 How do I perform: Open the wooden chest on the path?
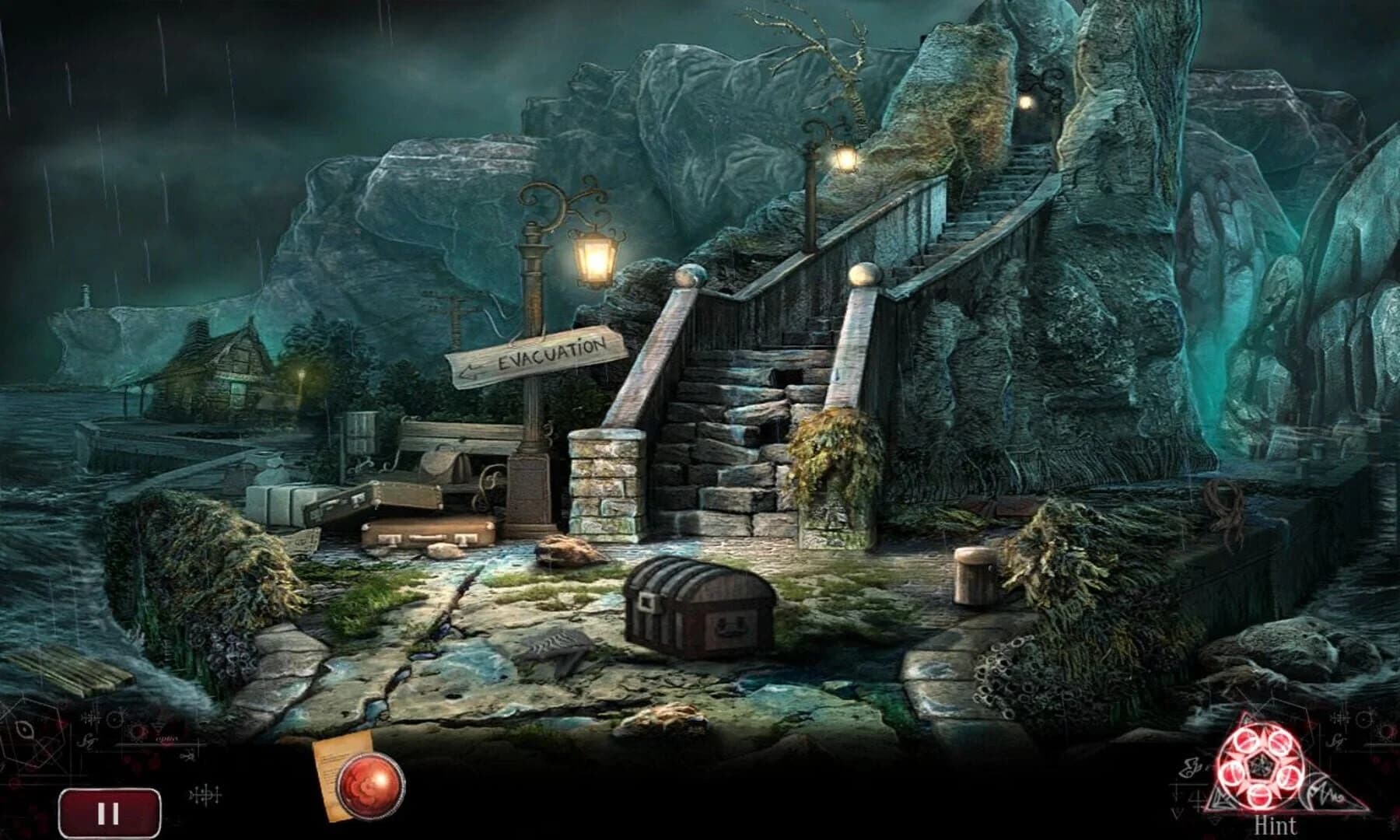click(x=700, y=611)
